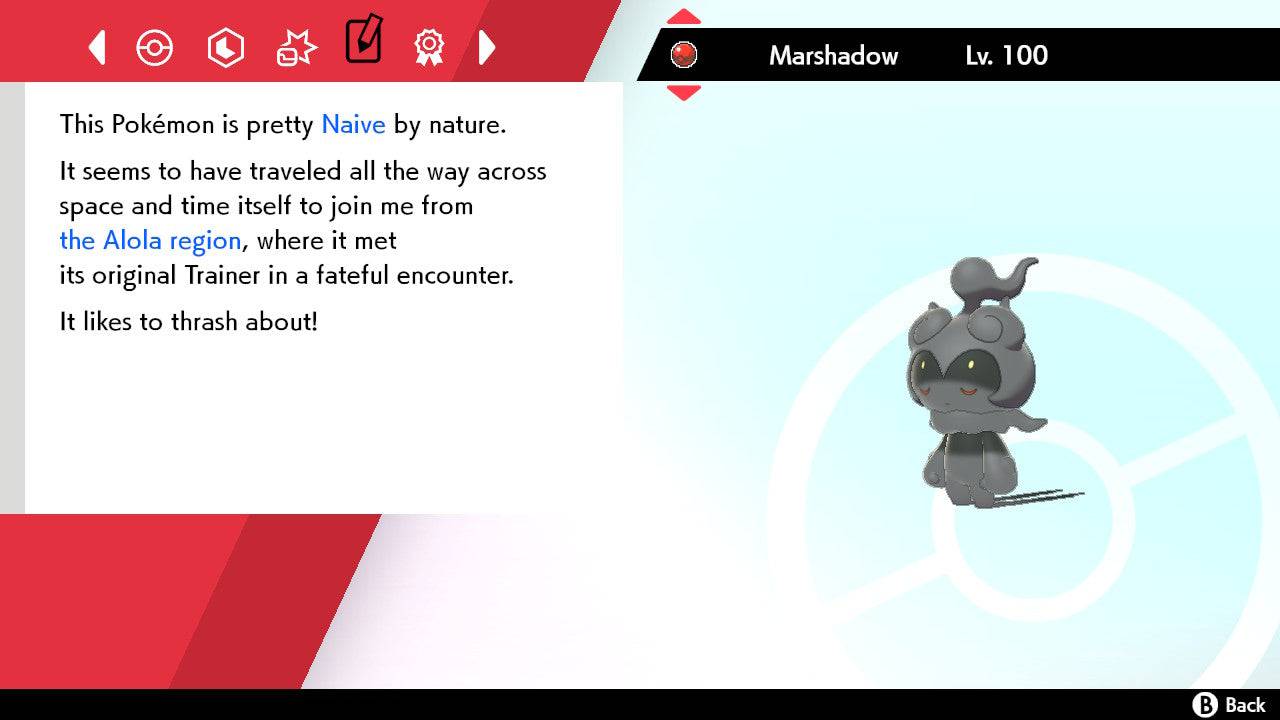Select the moves star icon
The height and width of the screenshot is (720, 1280).
pyautogui.click(x=296, y=46)
